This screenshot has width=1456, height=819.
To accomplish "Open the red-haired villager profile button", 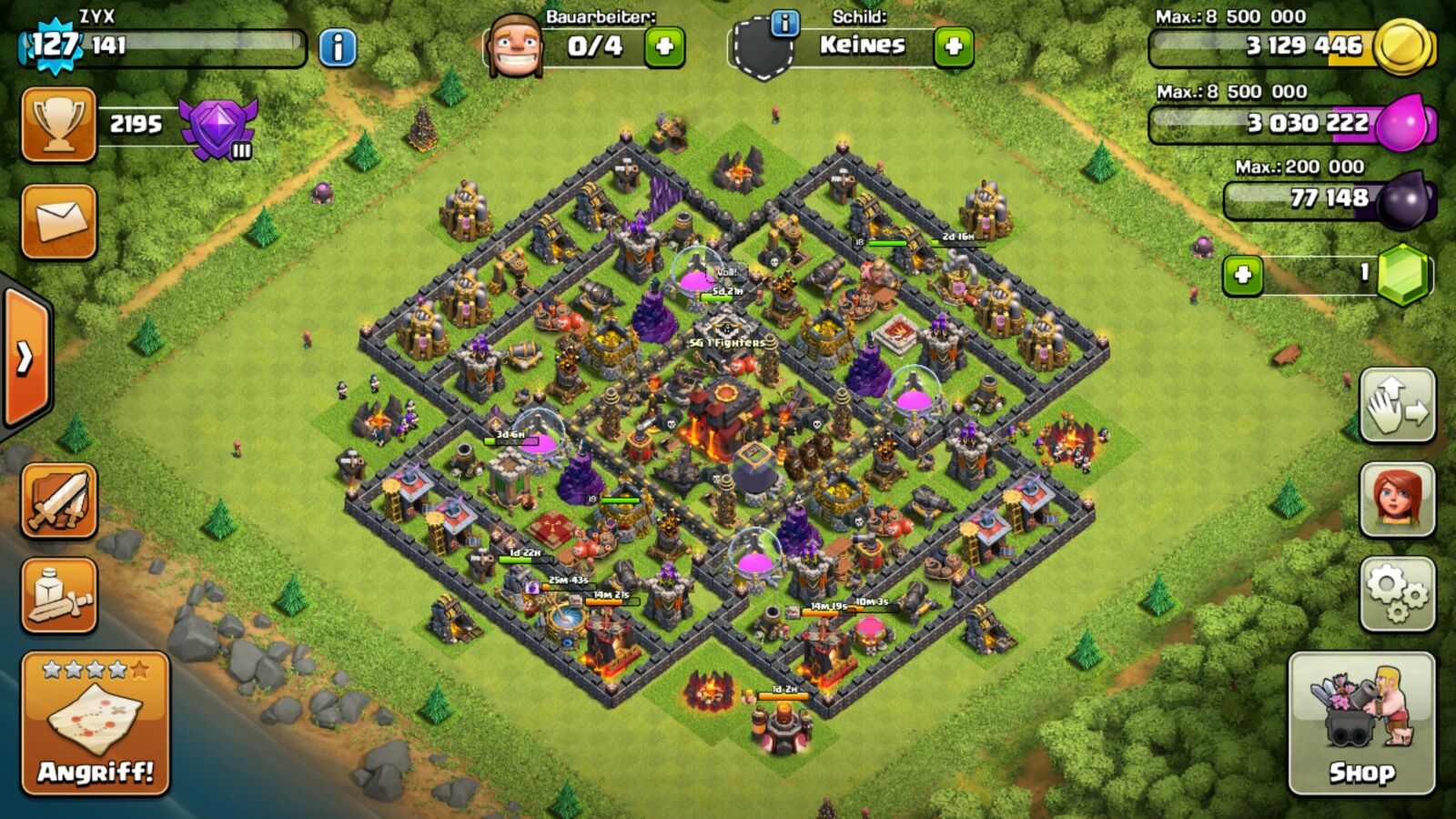I will (1398, 500).
